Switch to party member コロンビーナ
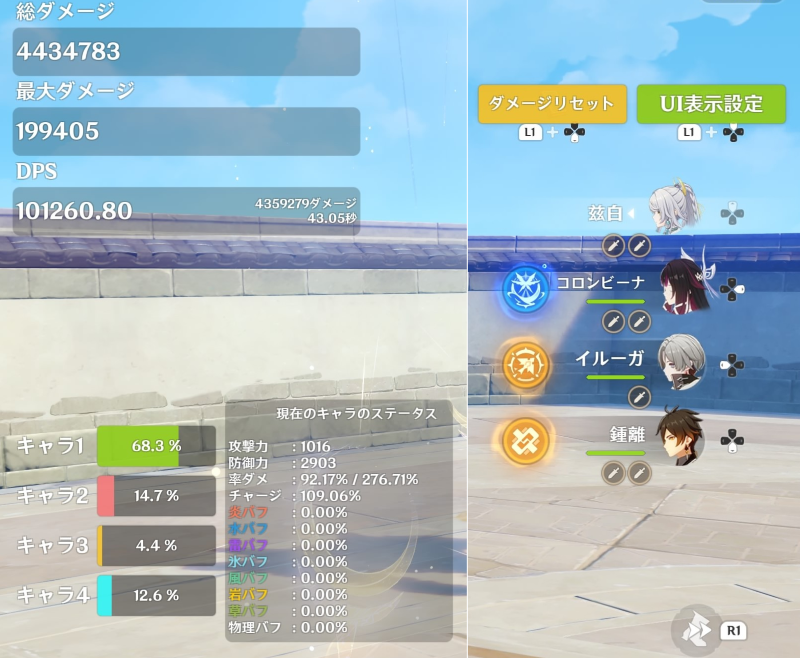Image resolution: width=800 pixels, height=658 pixels. coord(681,284)
